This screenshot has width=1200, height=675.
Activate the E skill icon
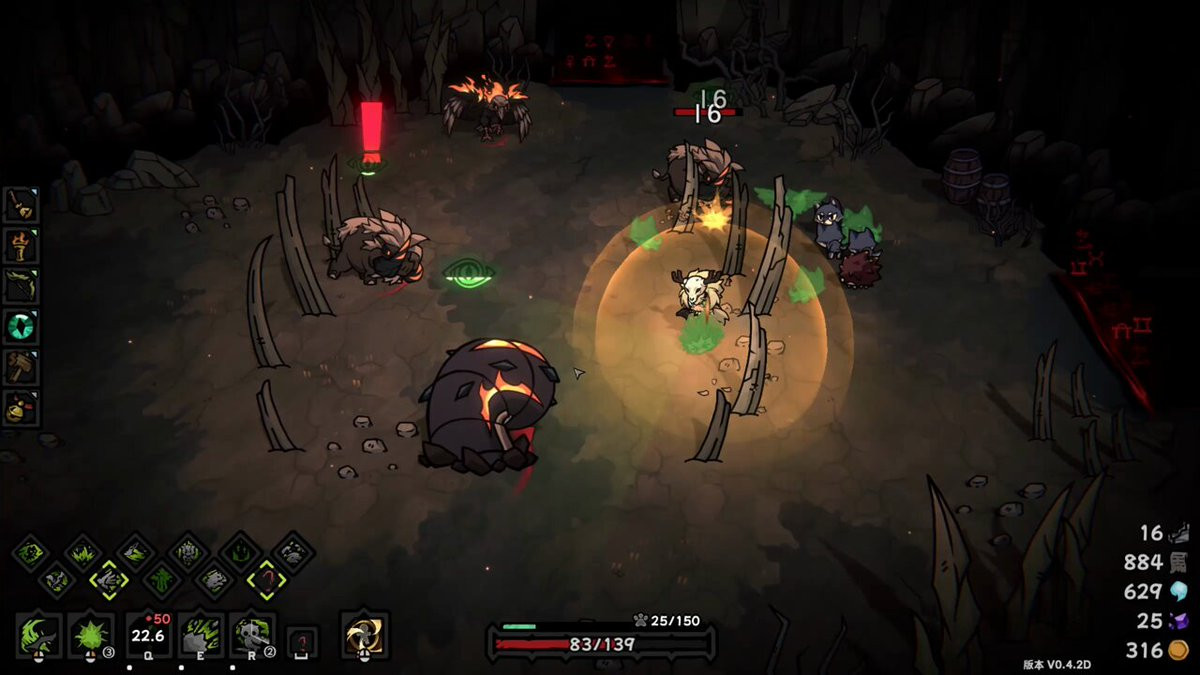[x=201, y=634]
